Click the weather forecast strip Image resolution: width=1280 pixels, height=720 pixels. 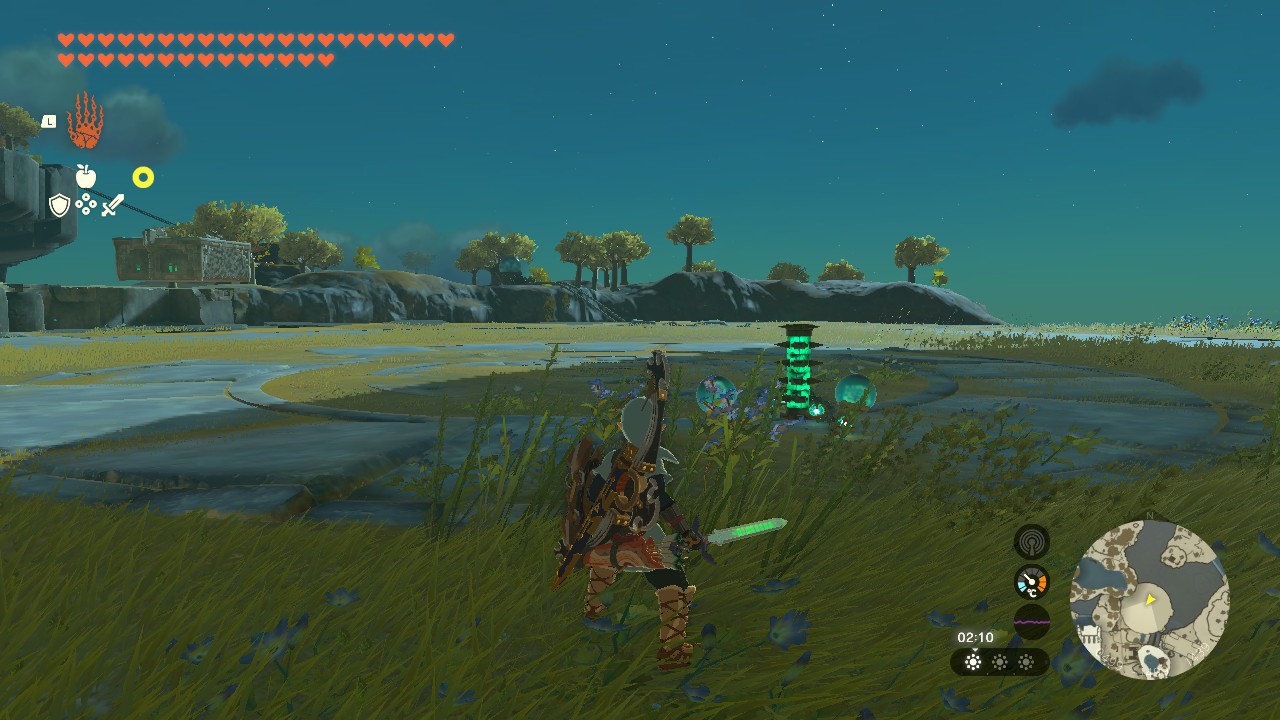(999, 662)
